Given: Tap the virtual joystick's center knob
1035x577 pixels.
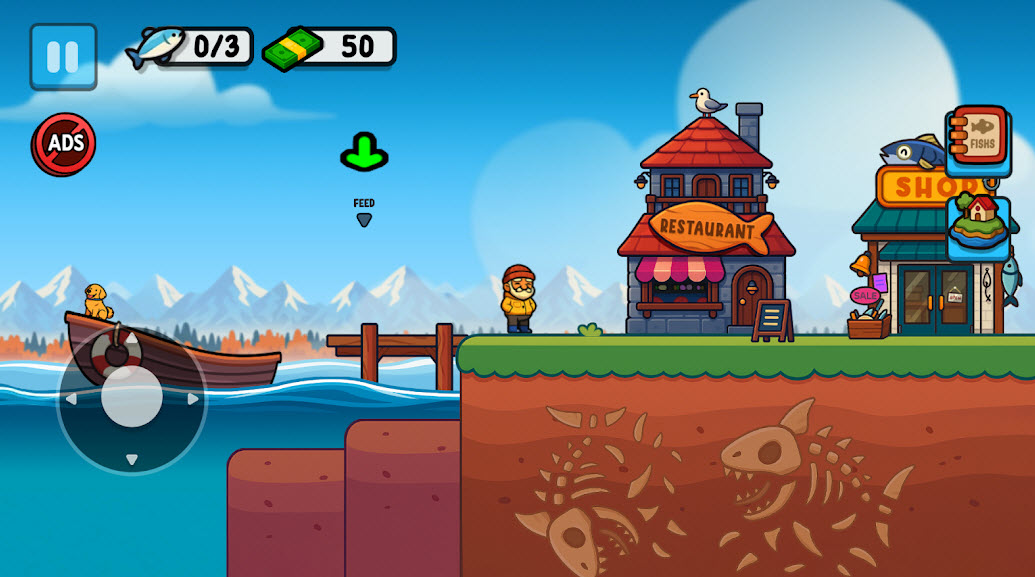Looking at the screenshot, I should pos(132,396).
